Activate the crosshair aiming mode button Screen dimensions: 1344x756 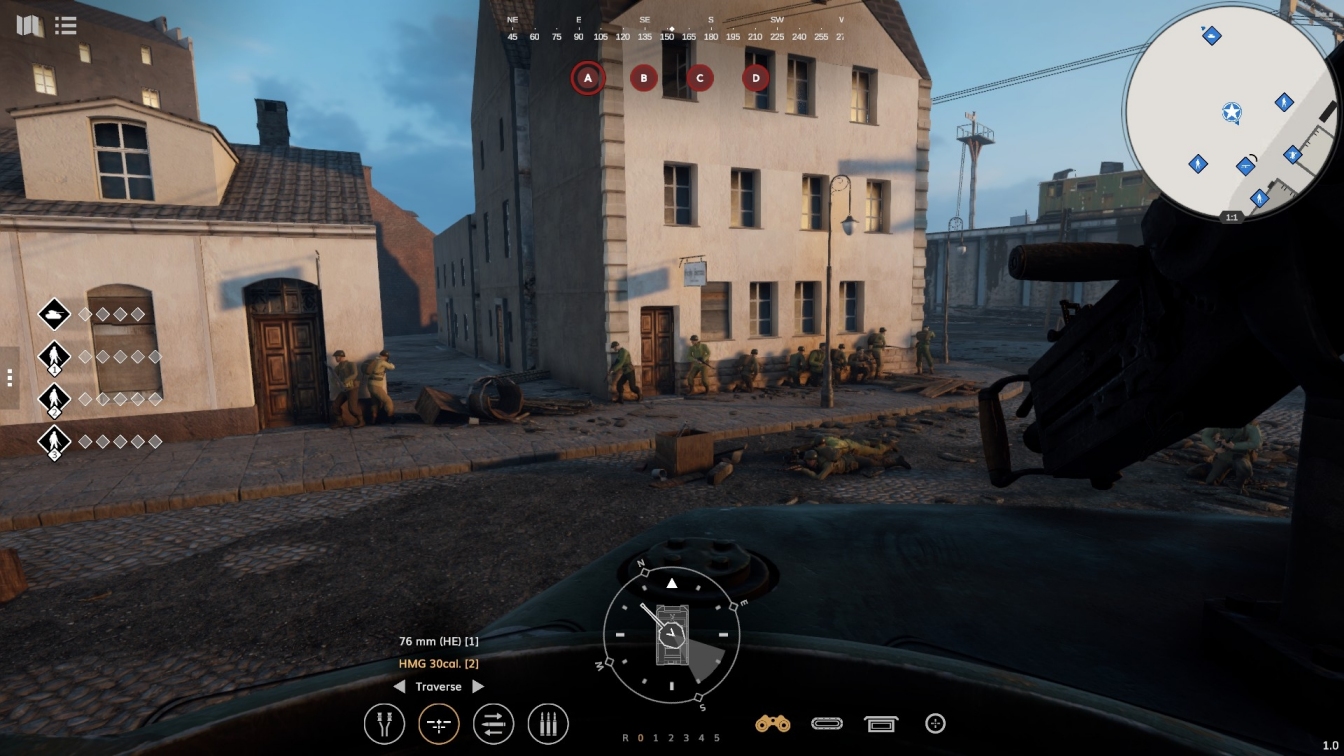[x=439, y=724]
